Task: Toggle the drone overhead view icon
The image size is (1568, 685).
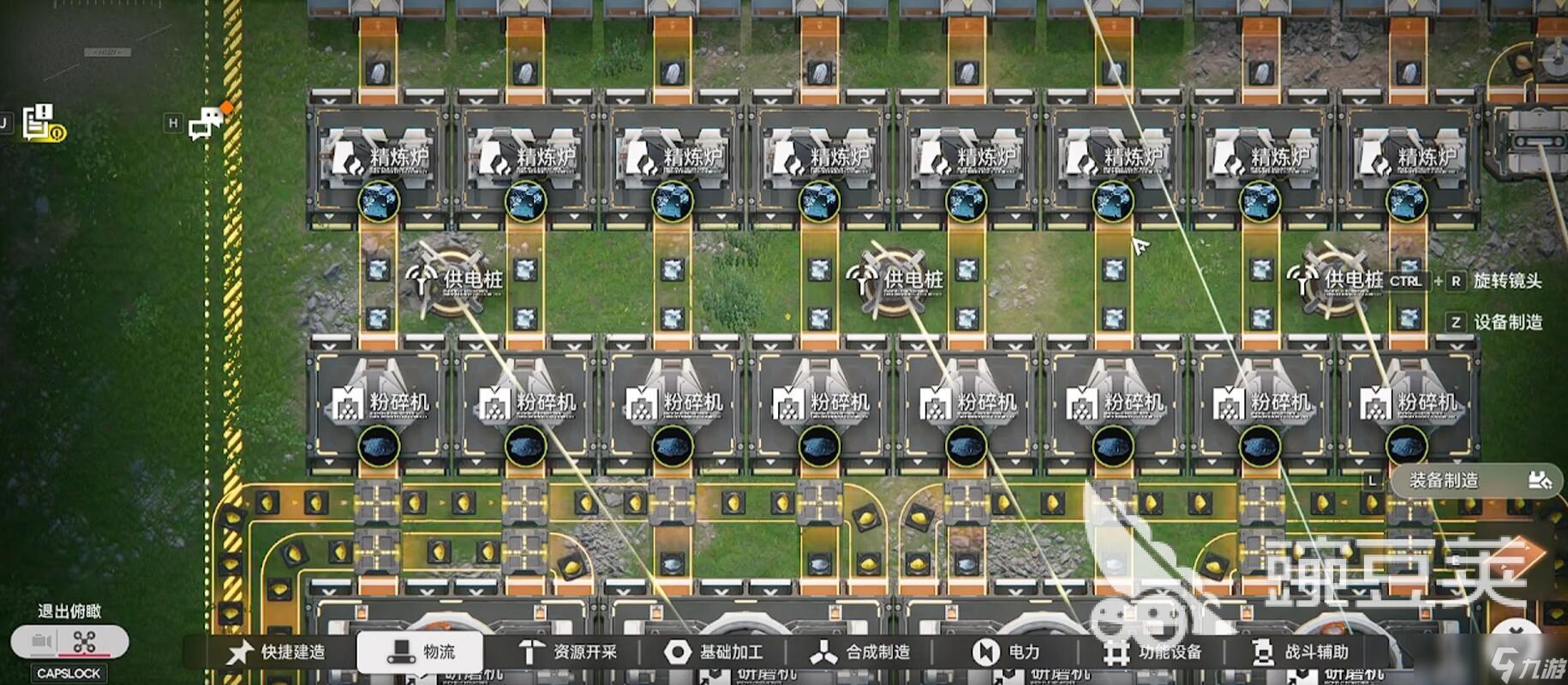Action: (x=85, y=641)
